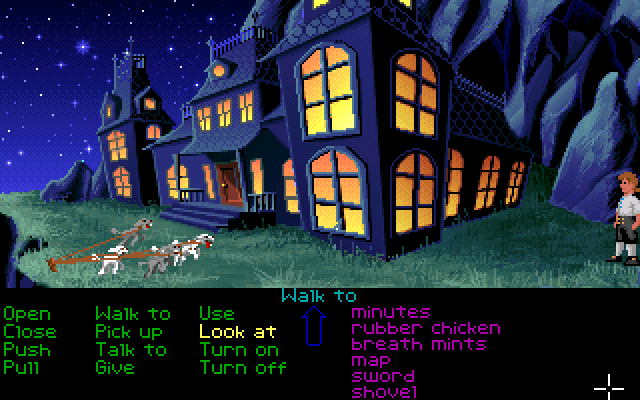The image size is (640, 400).
Task: Select the Pull verb
Action: point(22,368)
